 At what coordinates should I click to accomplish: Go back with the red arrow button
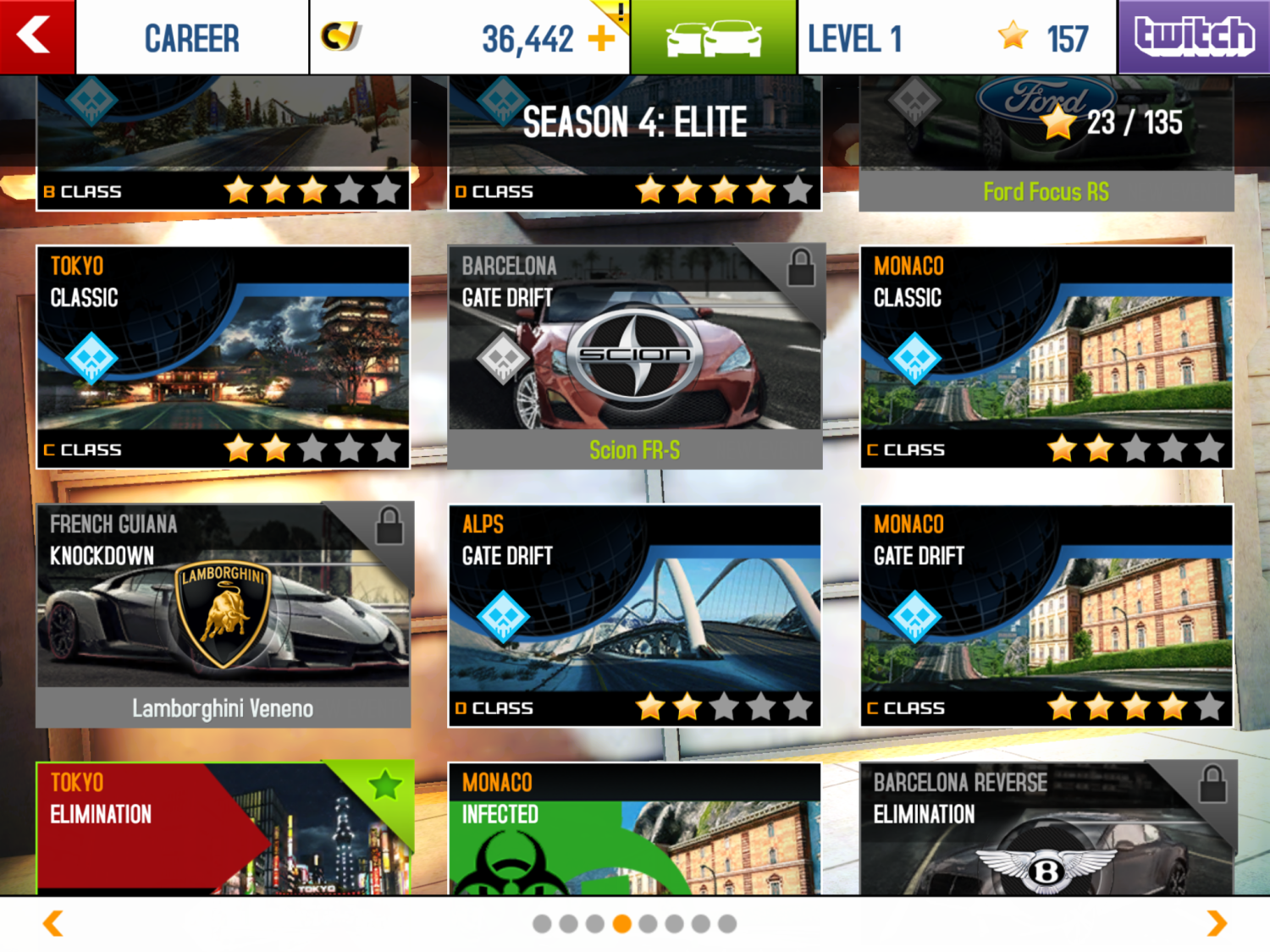[36, 36]
